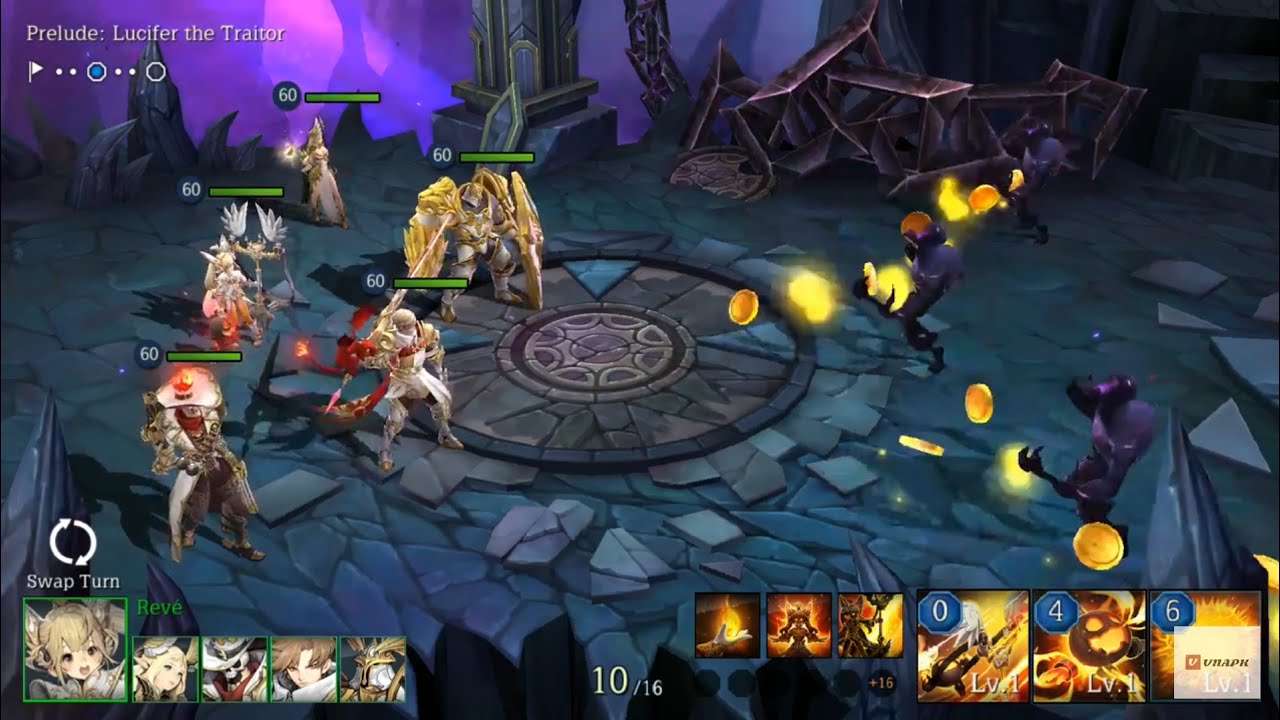
Task: Select the glowing filled stage progress node
Action: point(95,69)
